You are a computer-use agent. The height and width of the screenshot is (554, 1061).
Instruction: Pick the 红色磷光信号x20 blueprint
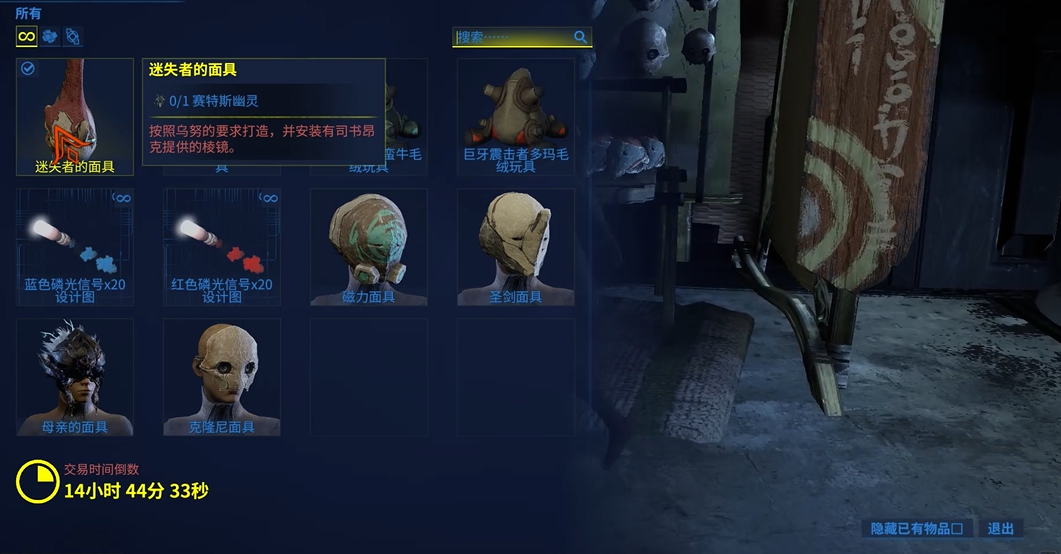[x=222, y=247]
